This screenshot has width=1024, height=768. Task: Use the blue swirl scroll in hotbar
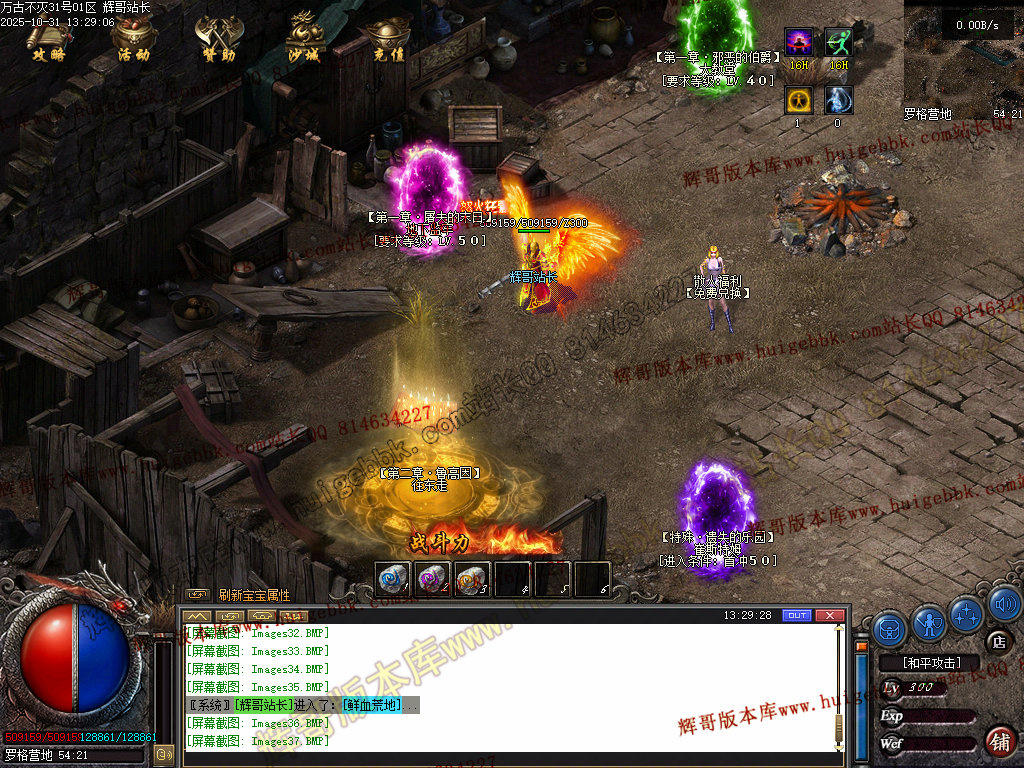pyautogui.click(x=393, y=579)
